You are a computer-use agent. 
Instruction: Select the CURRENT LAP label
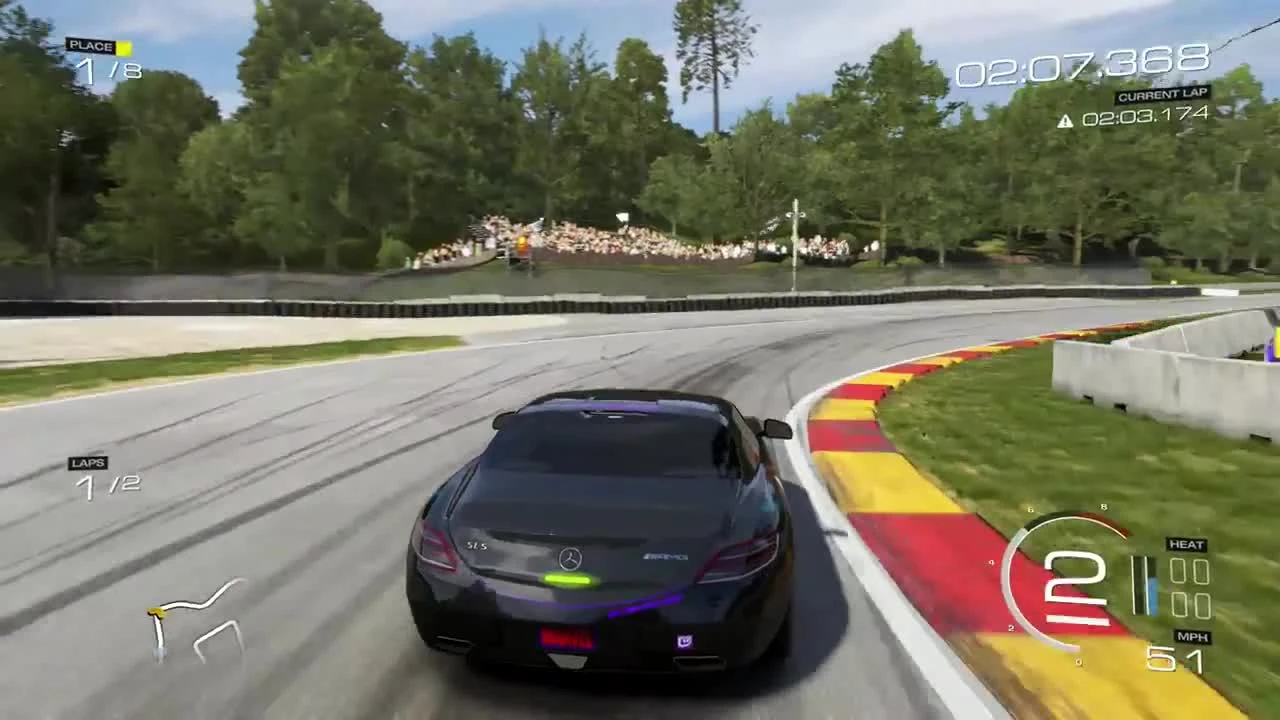[x=1161, y=92]
